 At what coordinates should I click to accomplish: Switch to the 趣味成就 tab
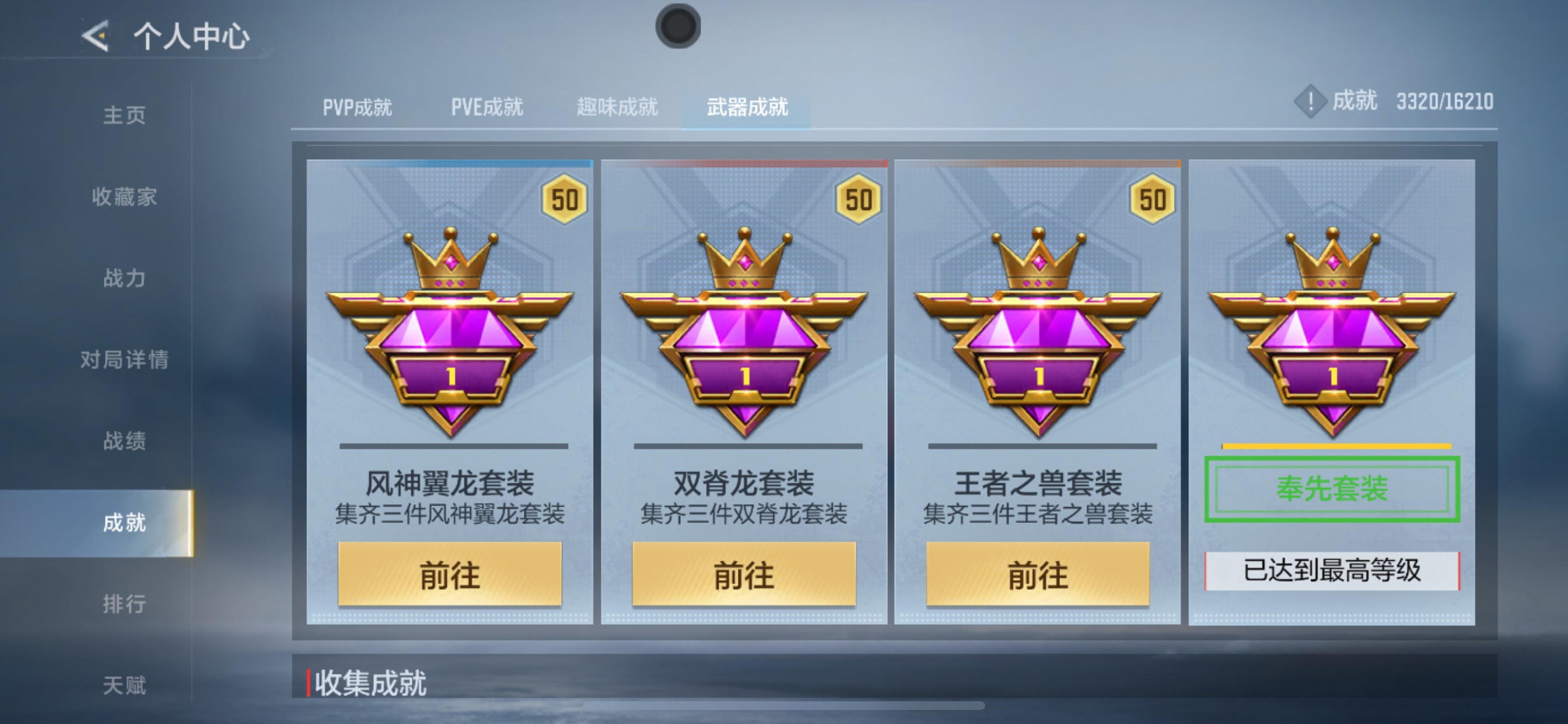coord(617,106)
